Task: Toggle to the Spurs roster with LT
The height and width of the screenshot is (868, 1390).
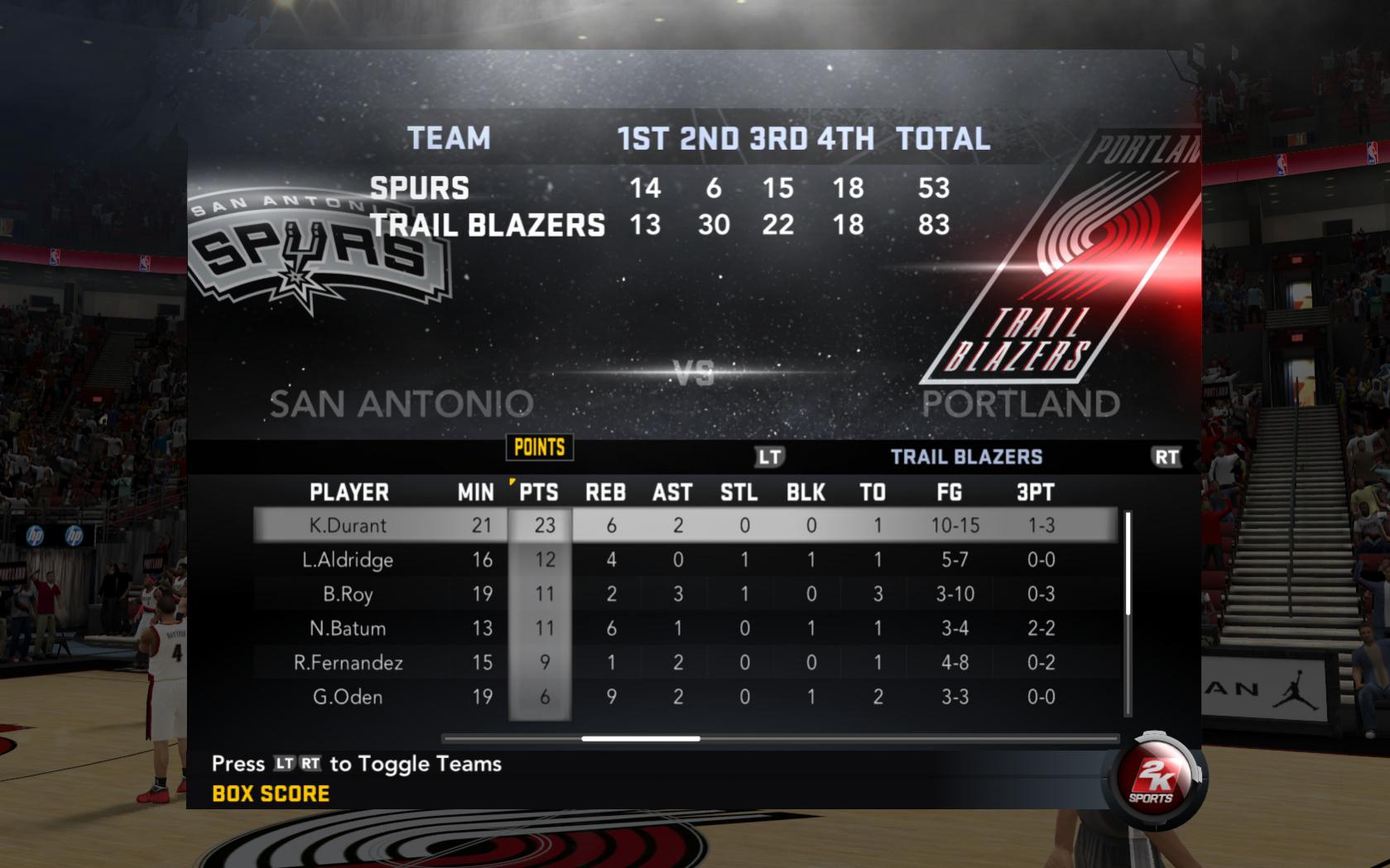Action: click(768, 456)
